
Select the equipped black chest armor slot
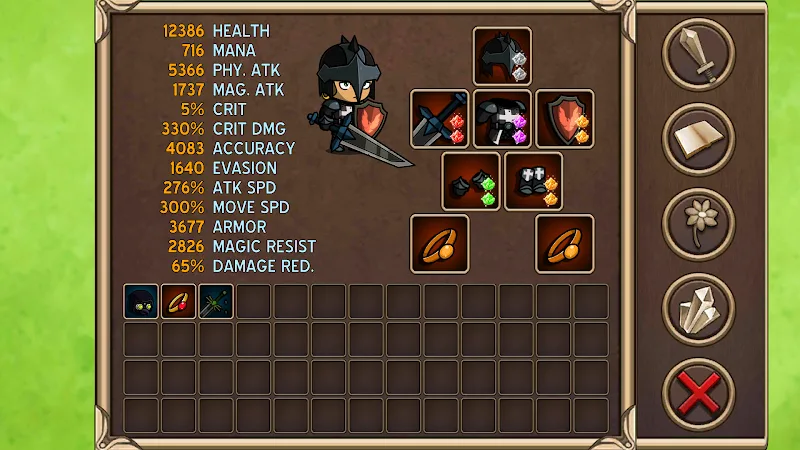502,119
